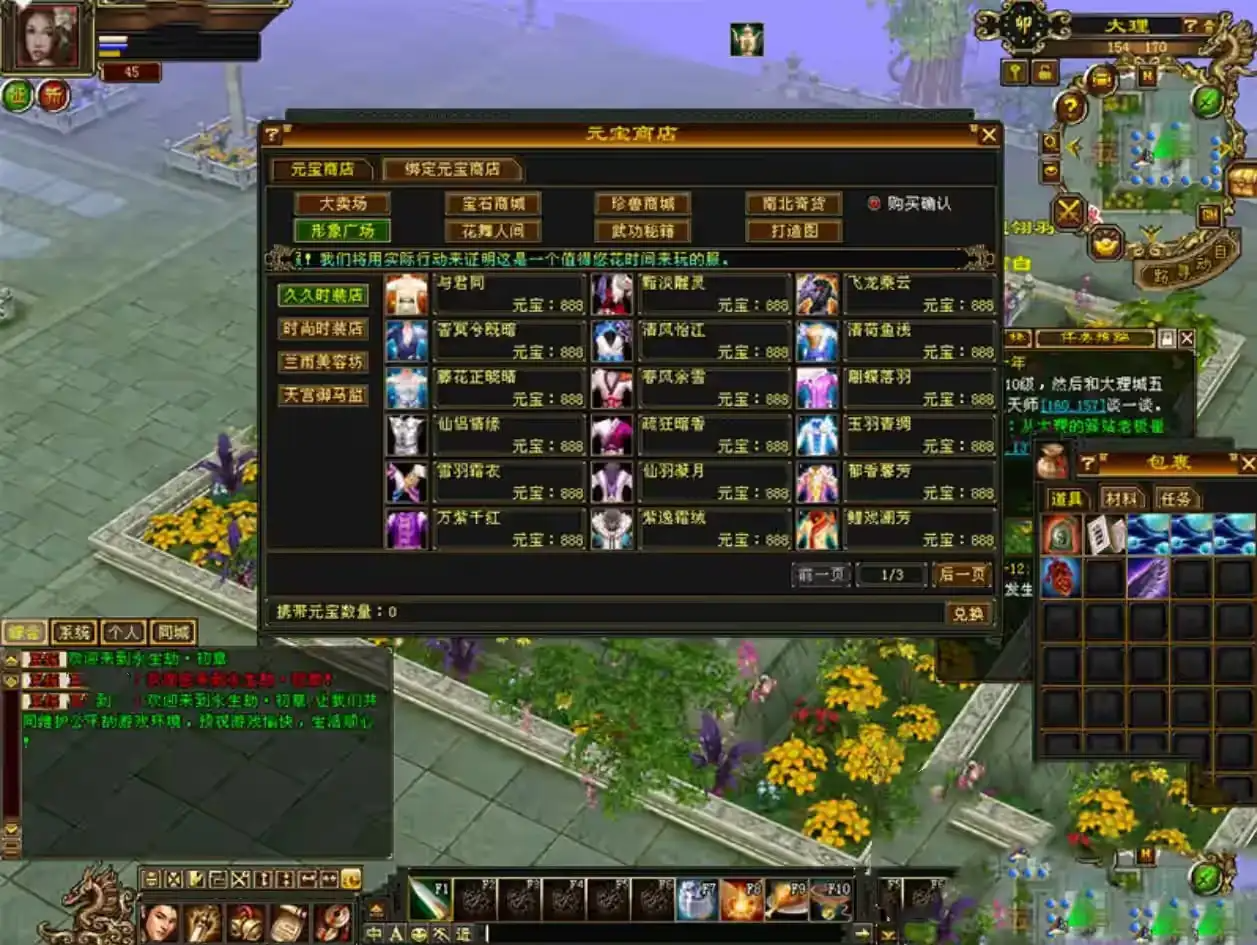
Task: Click the 兑换 exchange button
Action: click(x=968, y=613)
